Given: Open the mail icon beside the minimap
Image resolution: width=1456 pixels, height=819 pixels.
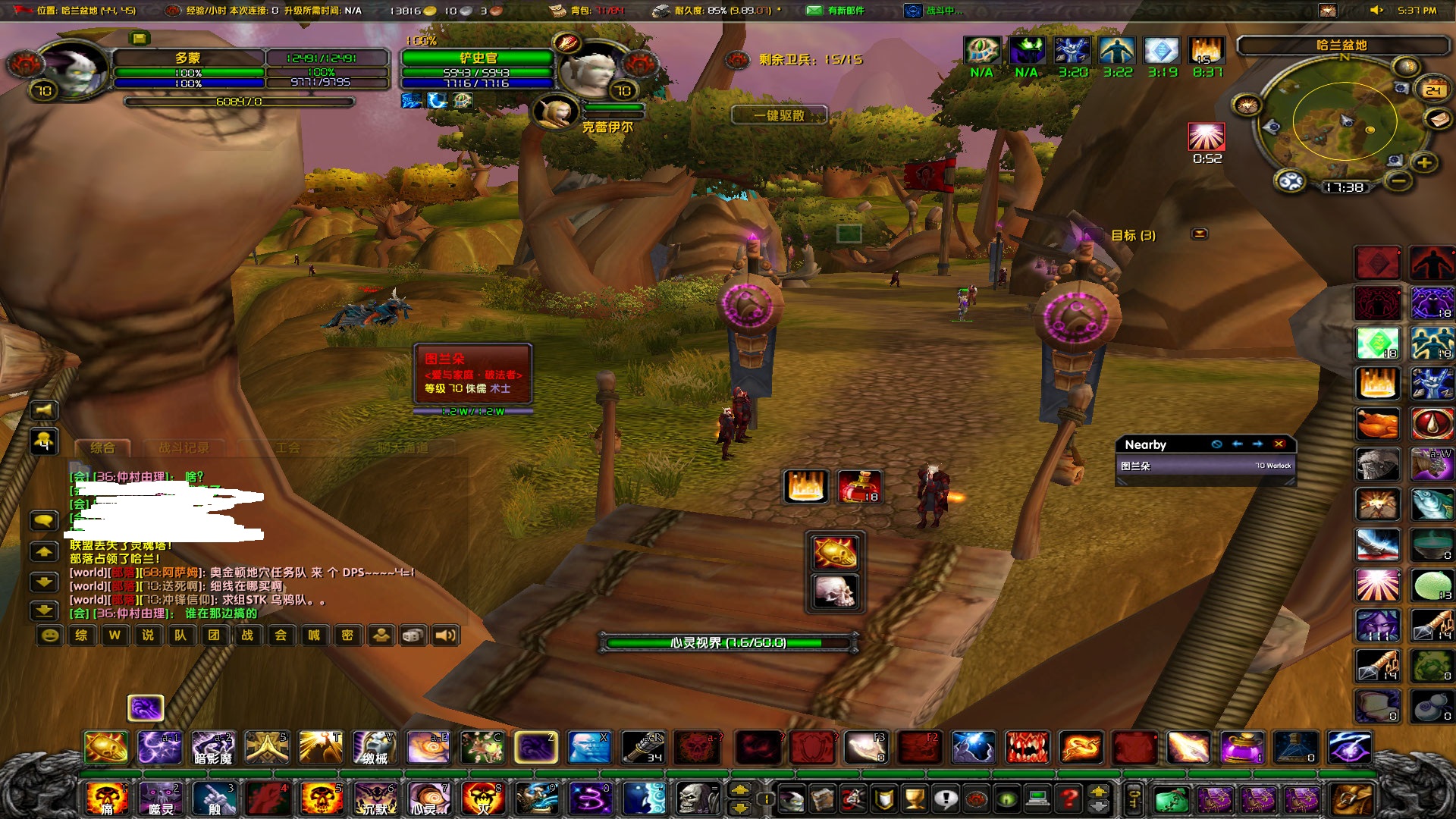Looking at the screenshot, I should 1439,118.
